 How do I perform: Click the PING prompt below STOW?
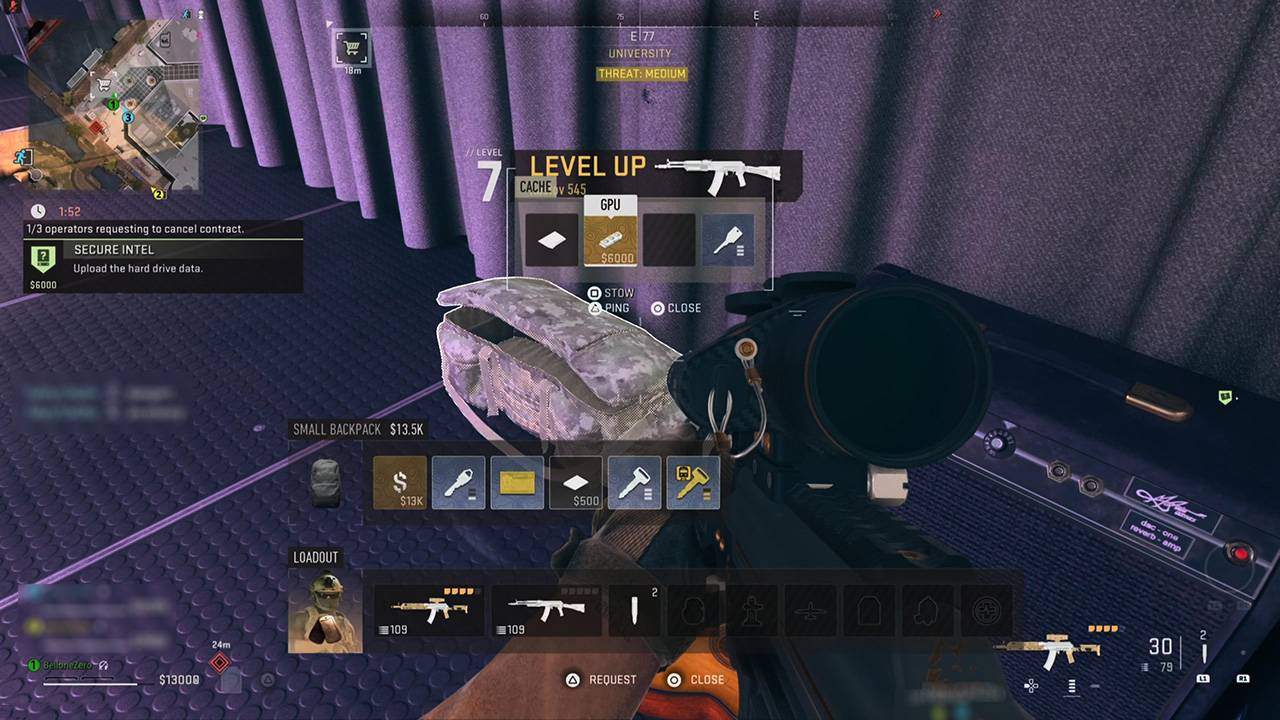pos(612,309)
